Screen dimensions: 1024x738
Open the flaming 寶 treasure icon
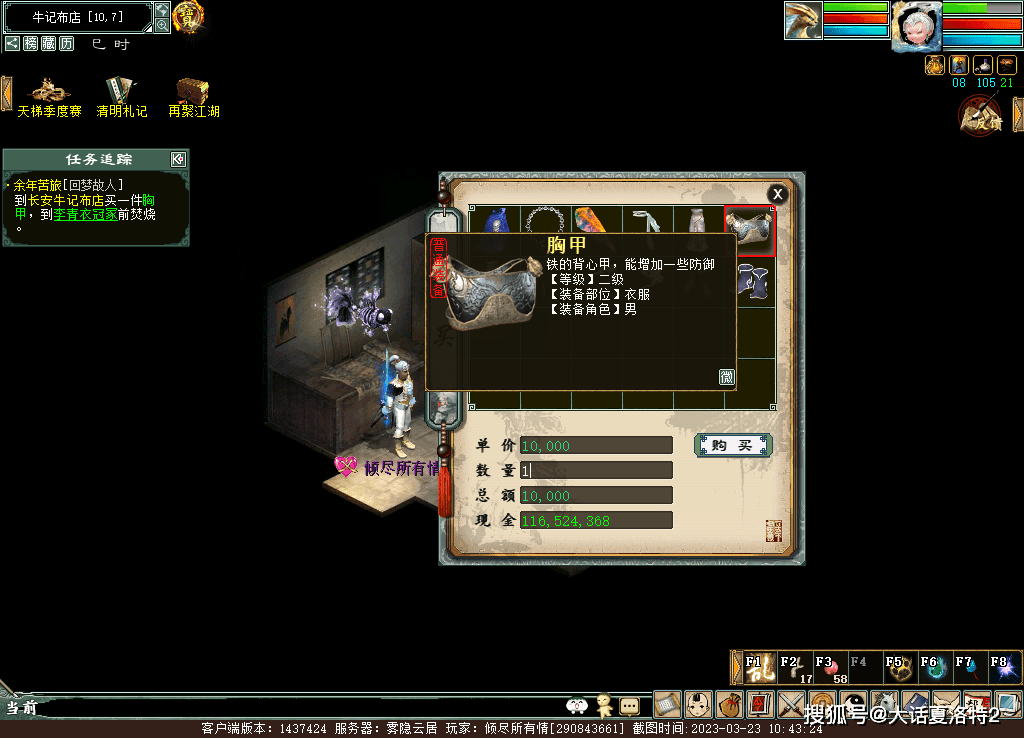tap(188, 15)
